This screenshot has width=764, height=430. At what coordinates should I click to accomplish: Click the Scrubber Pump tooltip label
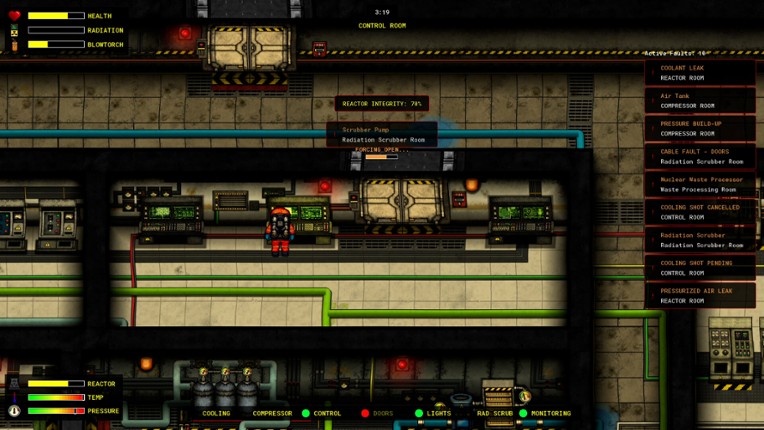382,135
